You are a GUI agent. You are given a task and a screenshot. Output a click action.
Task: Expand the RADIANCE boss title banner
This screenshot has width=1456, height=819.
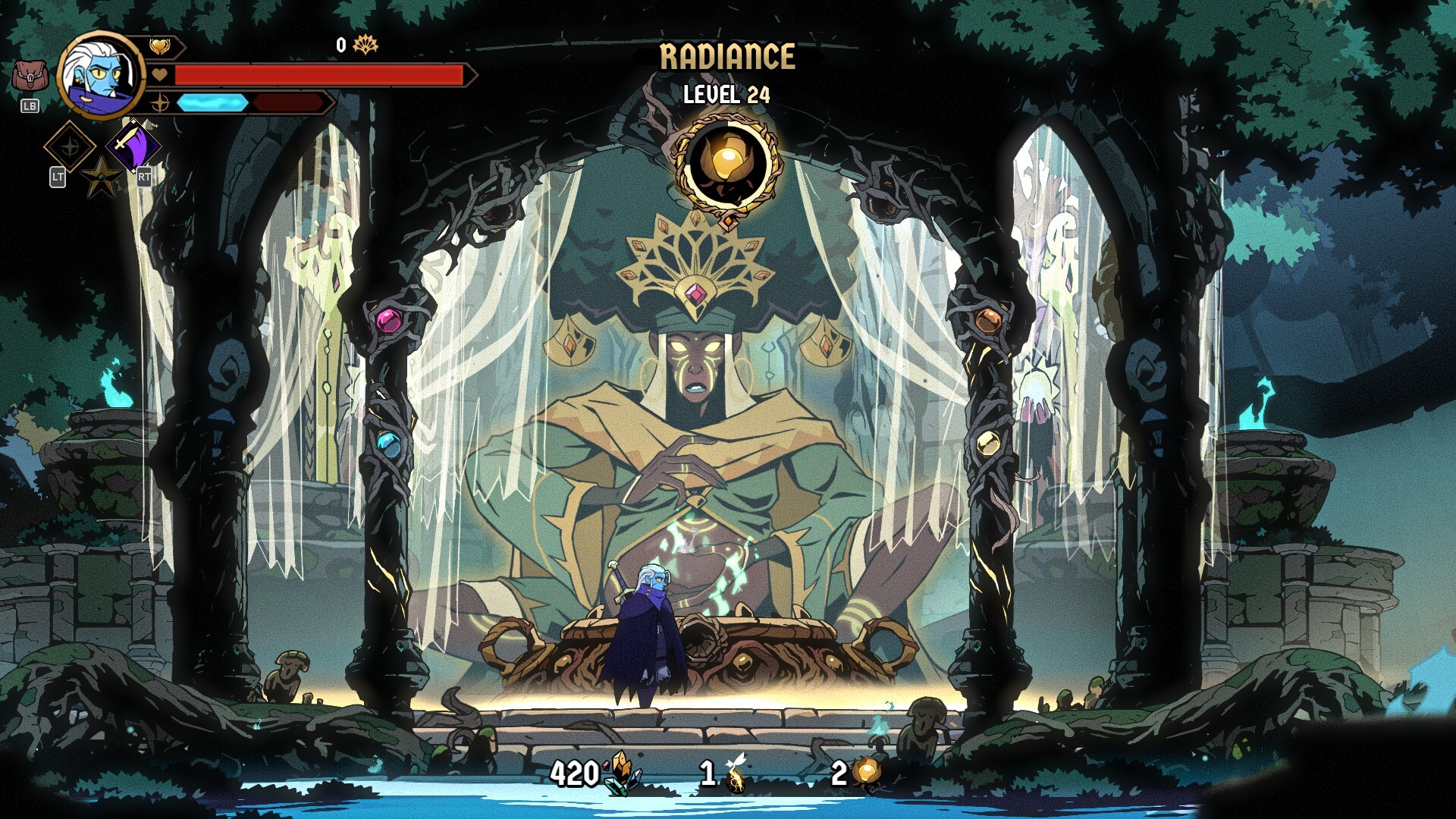pyautogui.click(x=726, y=55)
